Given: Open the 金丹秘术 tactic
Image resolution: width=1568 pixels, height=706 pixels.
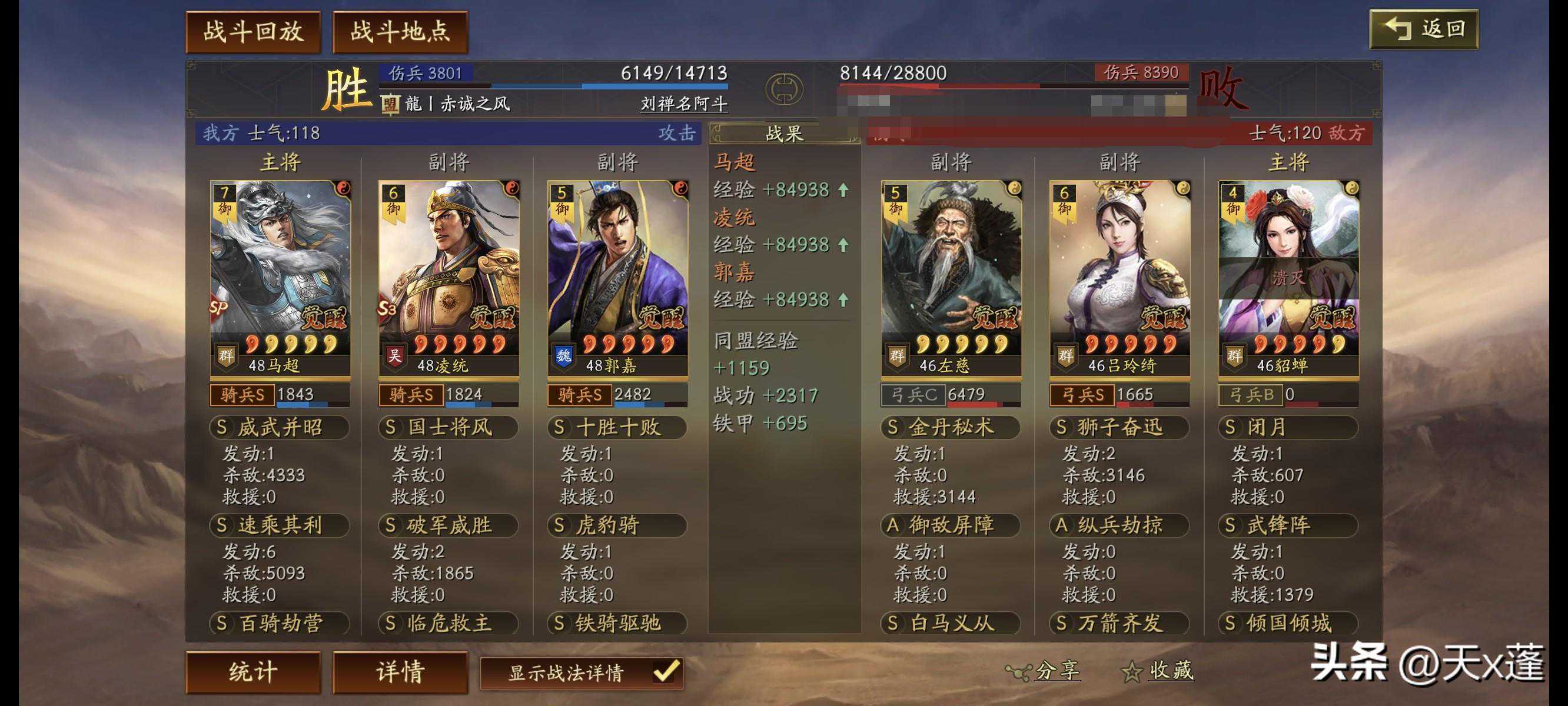Looking at the screenshot, I should pos(950,427).
